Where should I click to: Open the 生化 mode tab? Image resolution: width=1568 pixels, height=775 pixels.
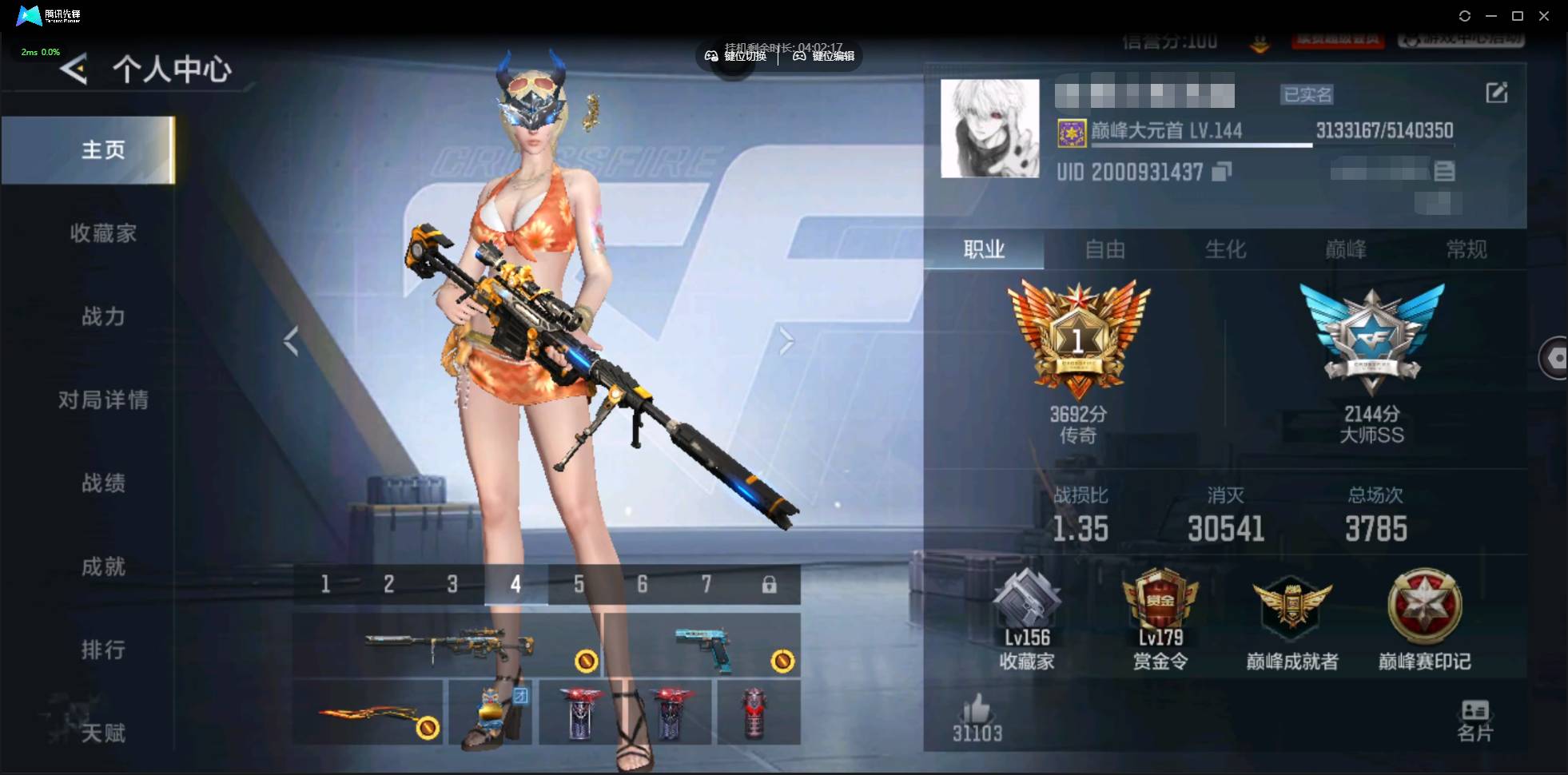point(1225,250)
